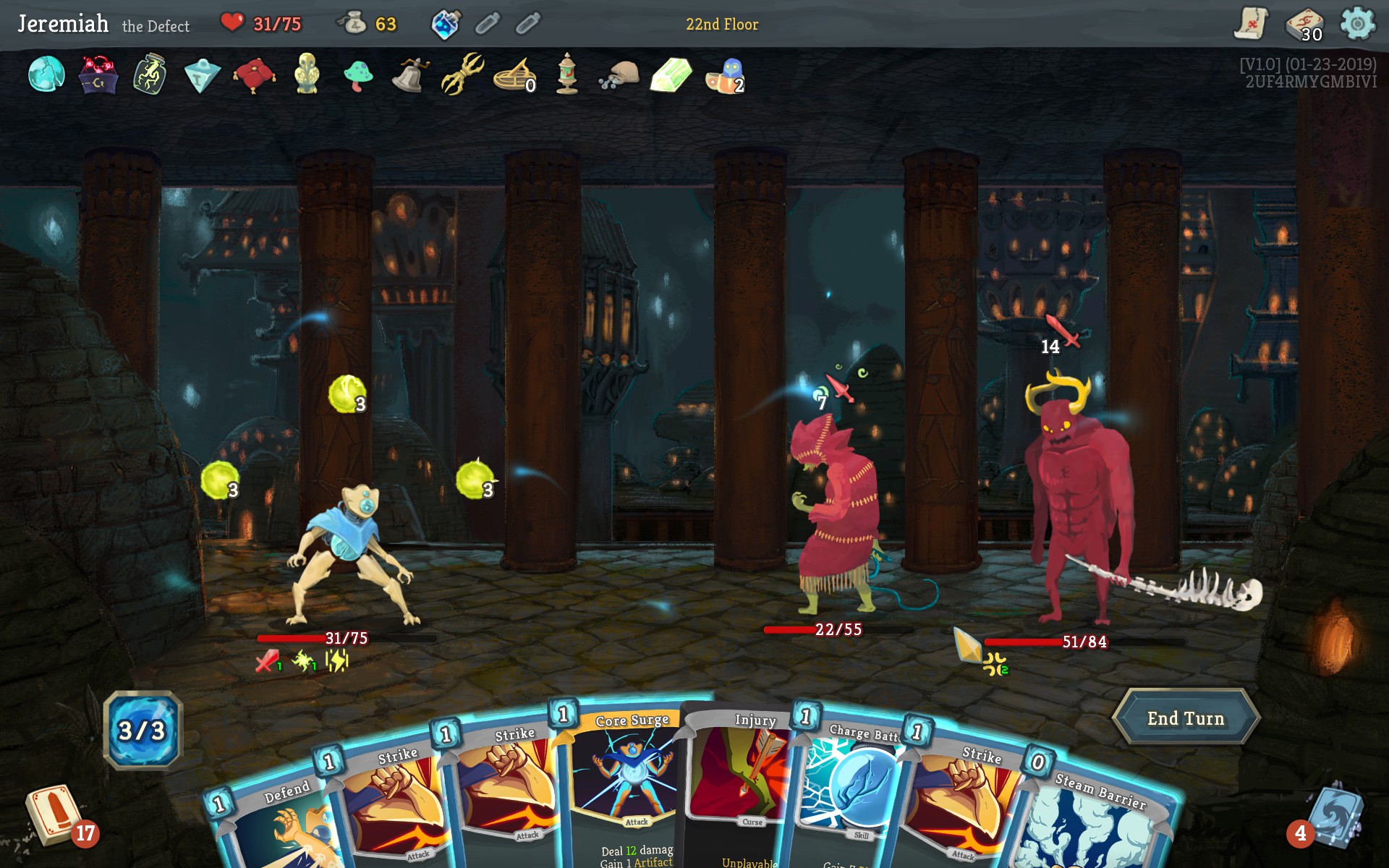Open the settings gear menu
1389x868 pixels.
point(1357,24)
